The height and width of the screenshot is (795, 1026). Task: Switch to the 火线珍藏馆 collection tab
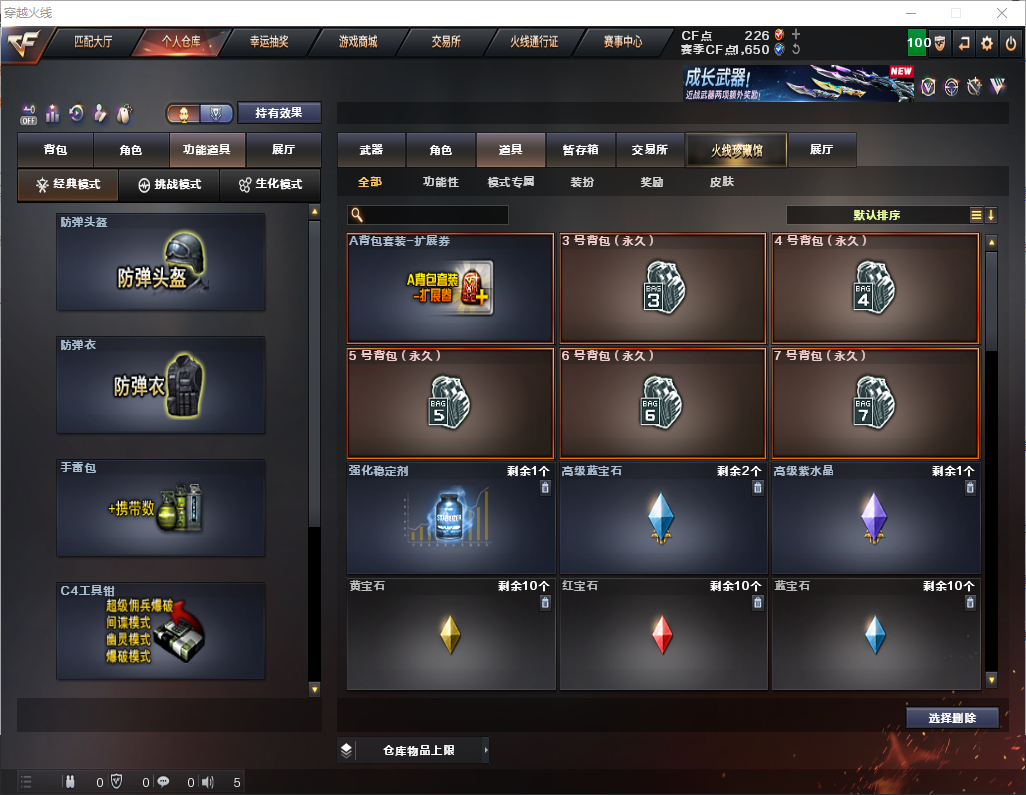[x=736, y=150]
